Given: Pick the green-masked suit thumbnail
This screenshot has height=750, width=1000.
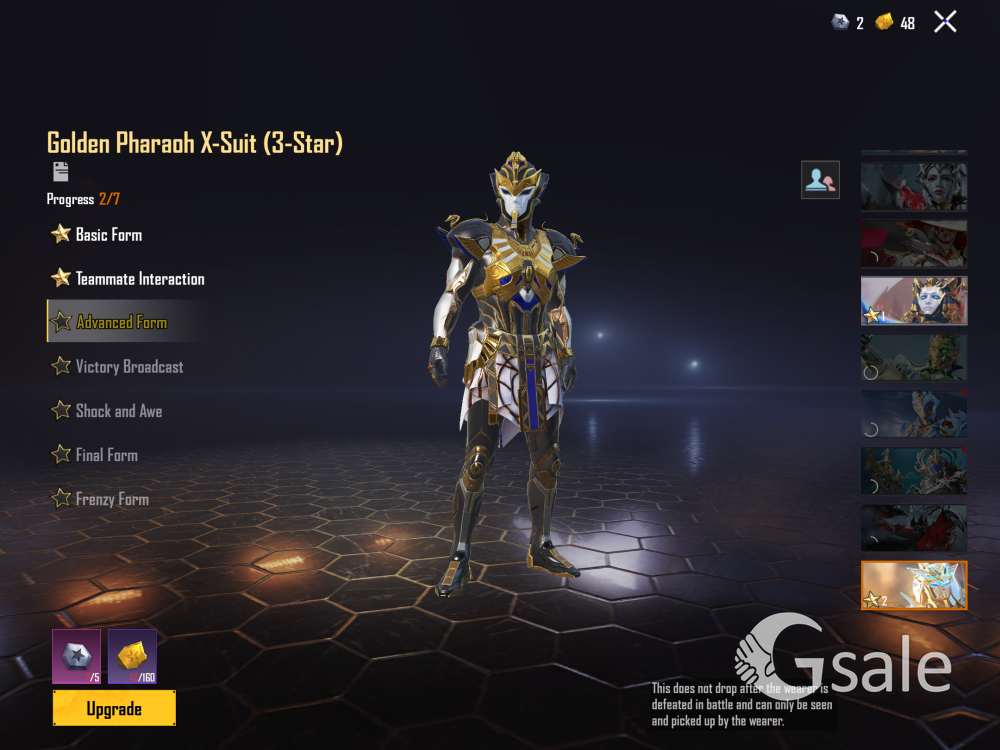Looking at the screenshot, I should 914,357.
